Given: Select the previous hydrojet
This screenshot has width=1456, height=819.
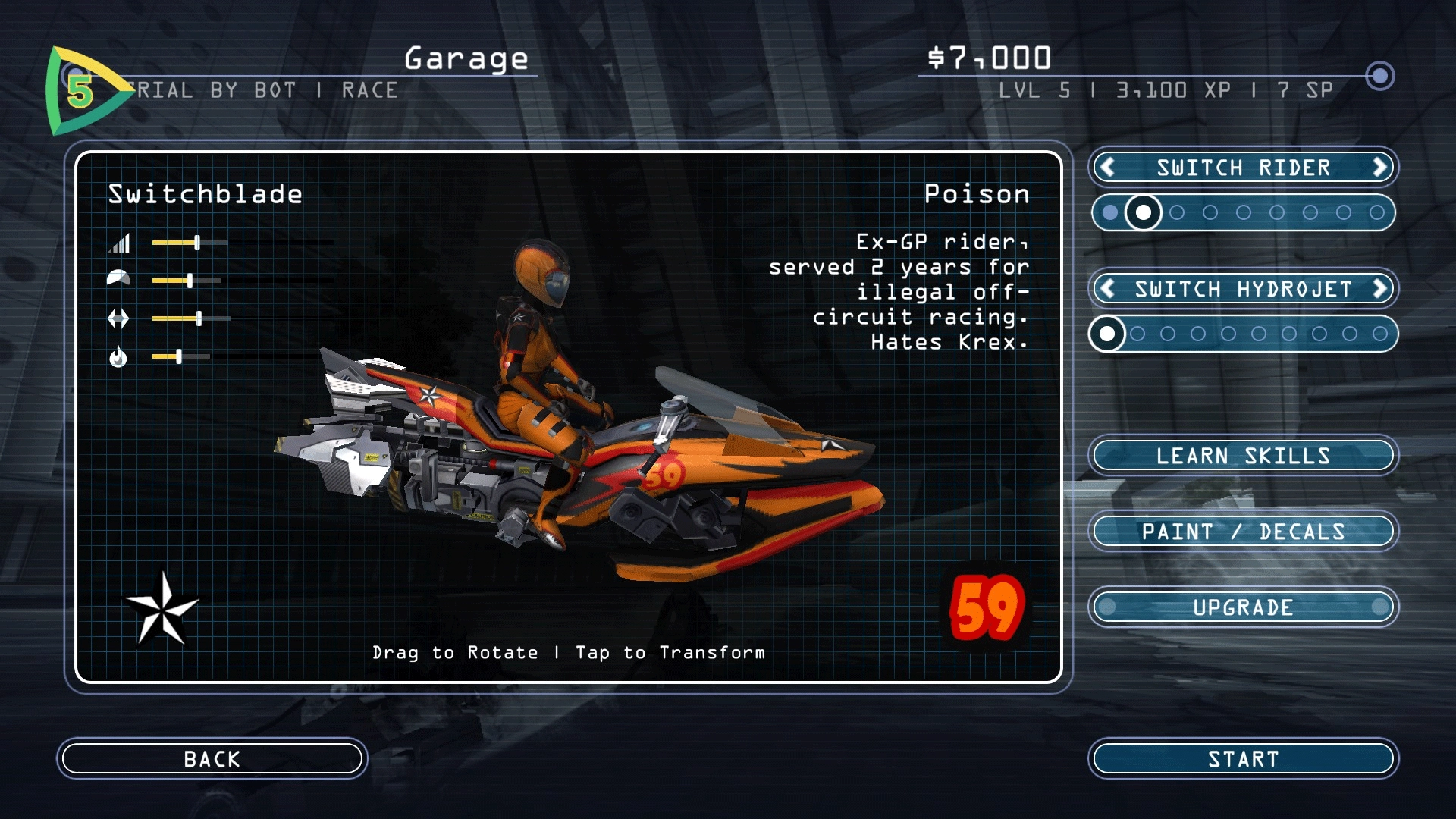Looking at the screenshot, I should point(1107,289).
